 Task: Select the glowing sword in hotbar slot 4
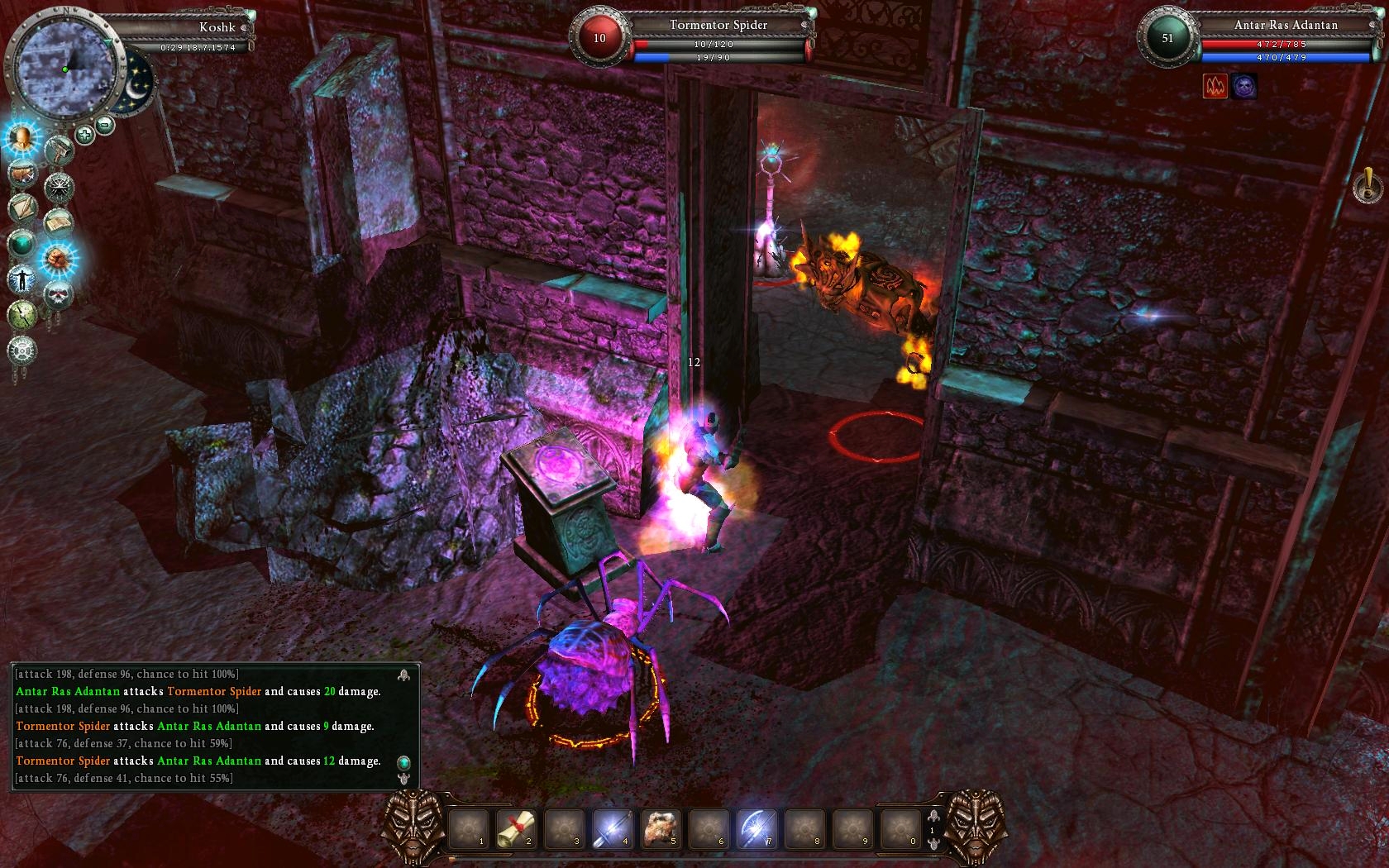[x=613, y=827]
